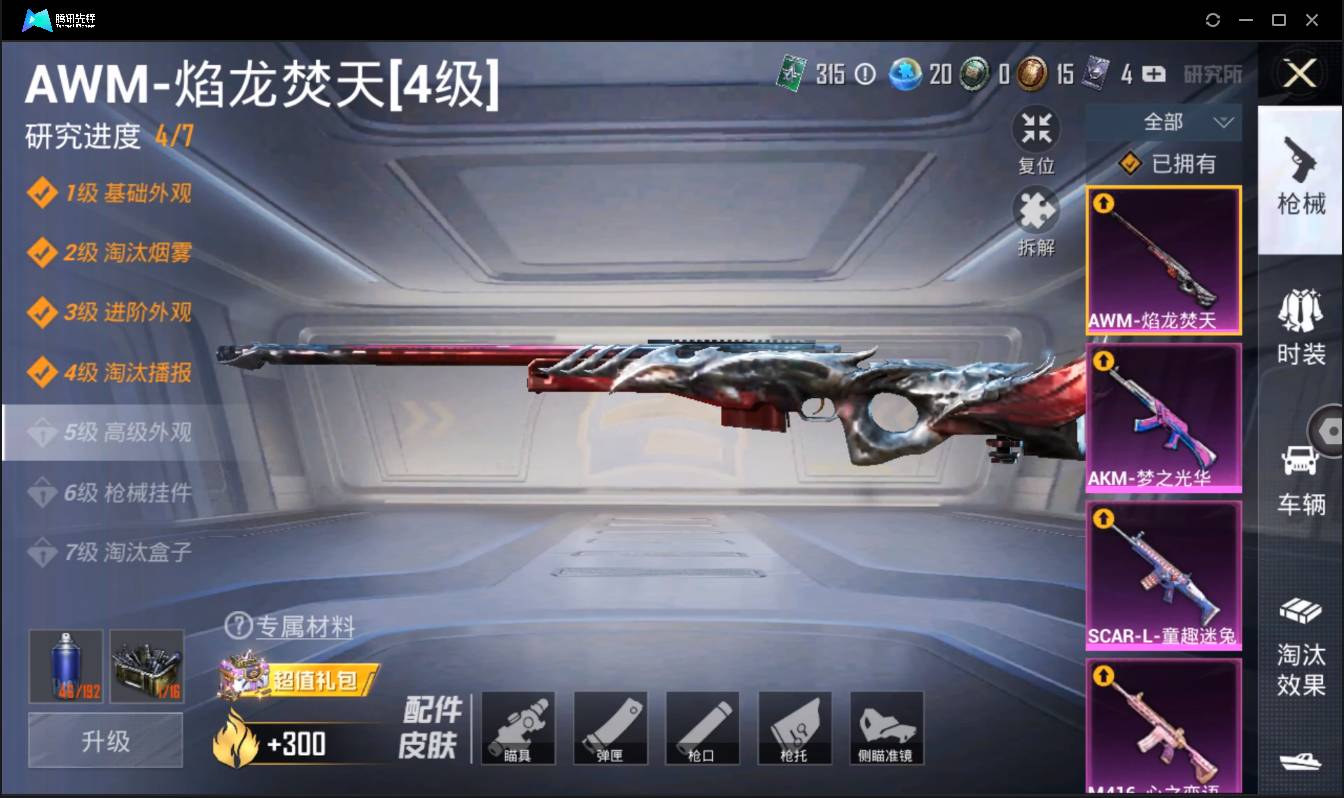Open the 拆解 disassemble tool icon
Image resolution: width=1344 pixels, height=798 pixels.
click(1036, 210)
